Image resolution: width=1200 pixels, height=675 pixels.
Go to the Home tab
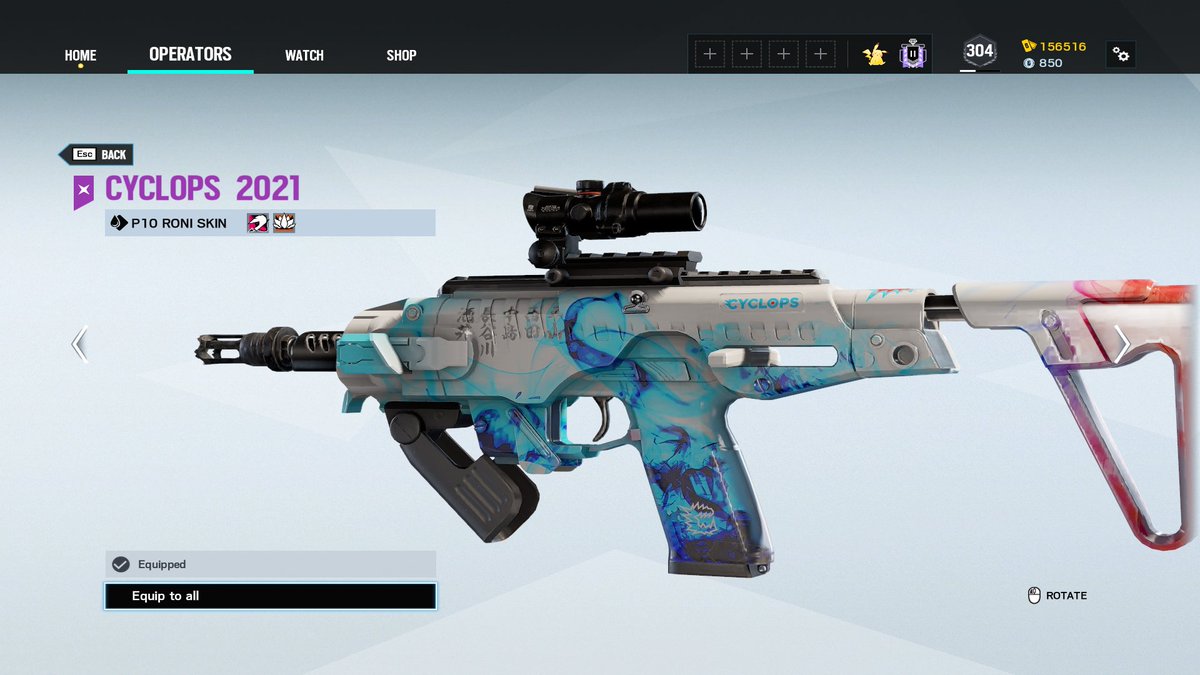point(80,55)
